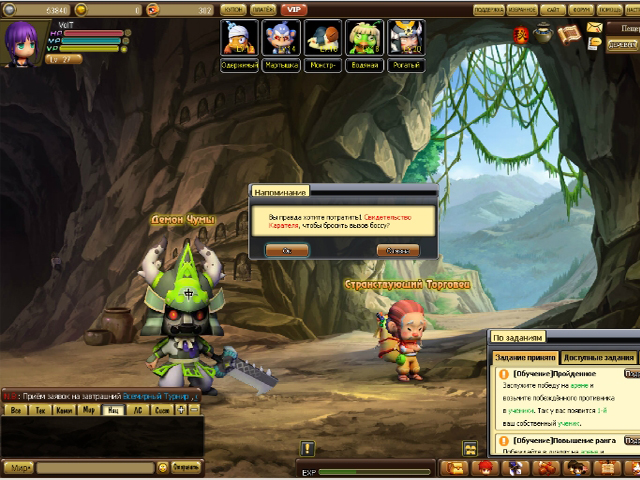
Task: Open the ЛС private messages chat tab
Action: [x=137, y=410]
